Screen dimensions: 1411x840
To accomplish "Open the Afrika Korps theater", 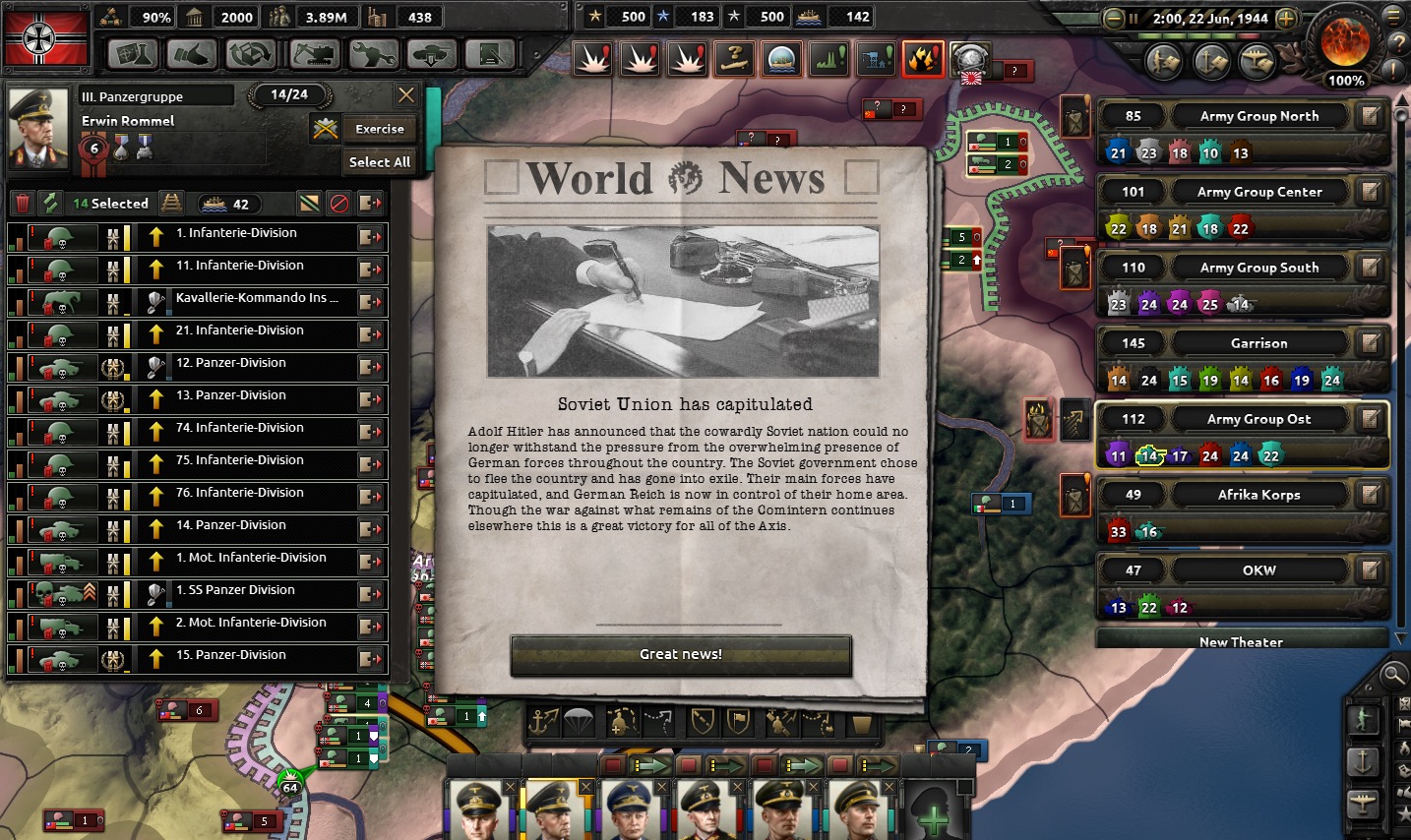I will pos(1258,495).
